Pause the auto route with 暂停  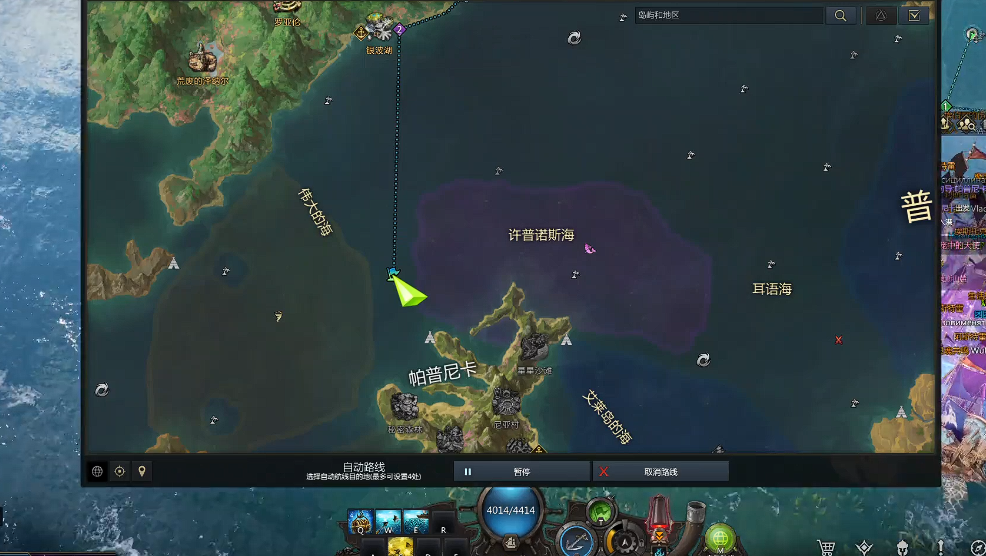coord(522,471)
